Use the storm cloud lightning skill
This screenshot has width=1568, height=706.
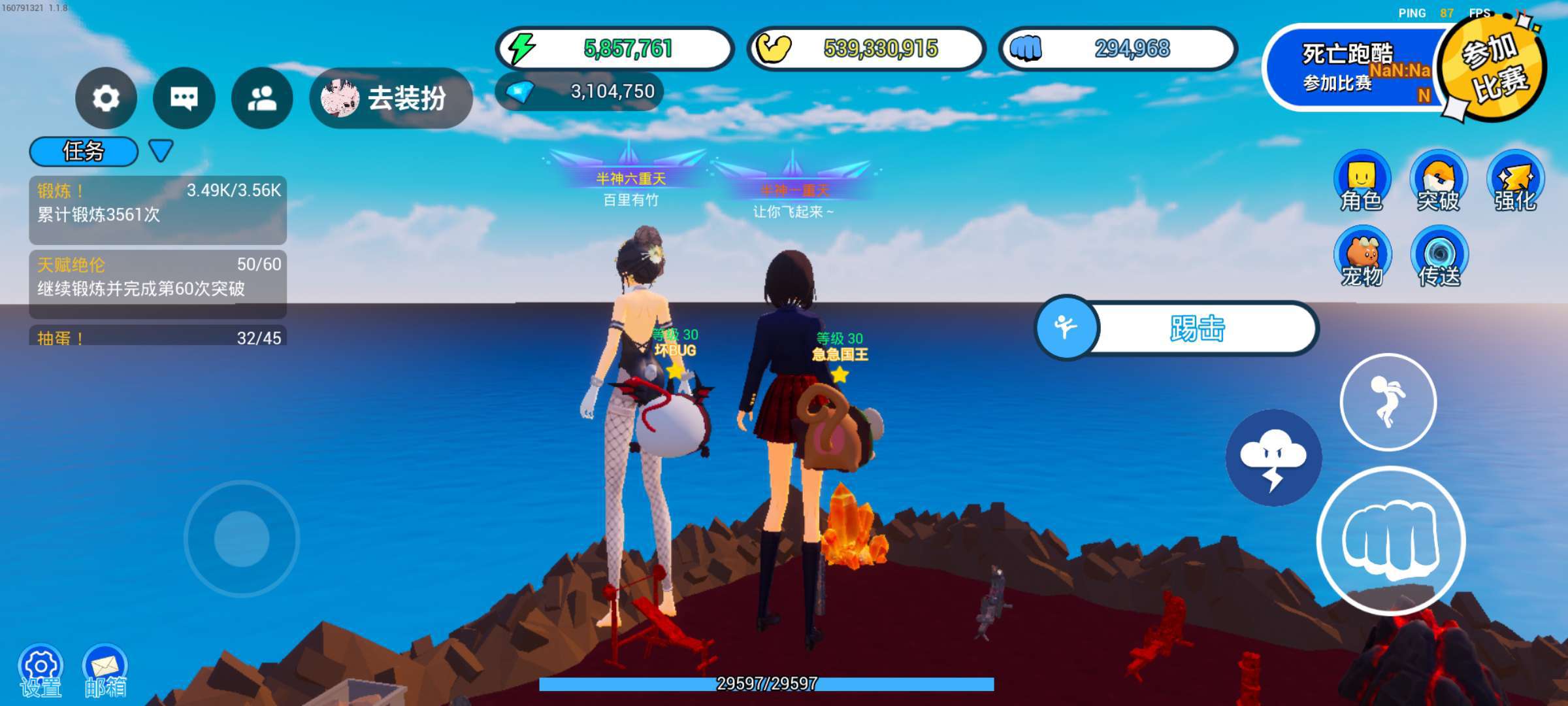[x=1273, y=458]
